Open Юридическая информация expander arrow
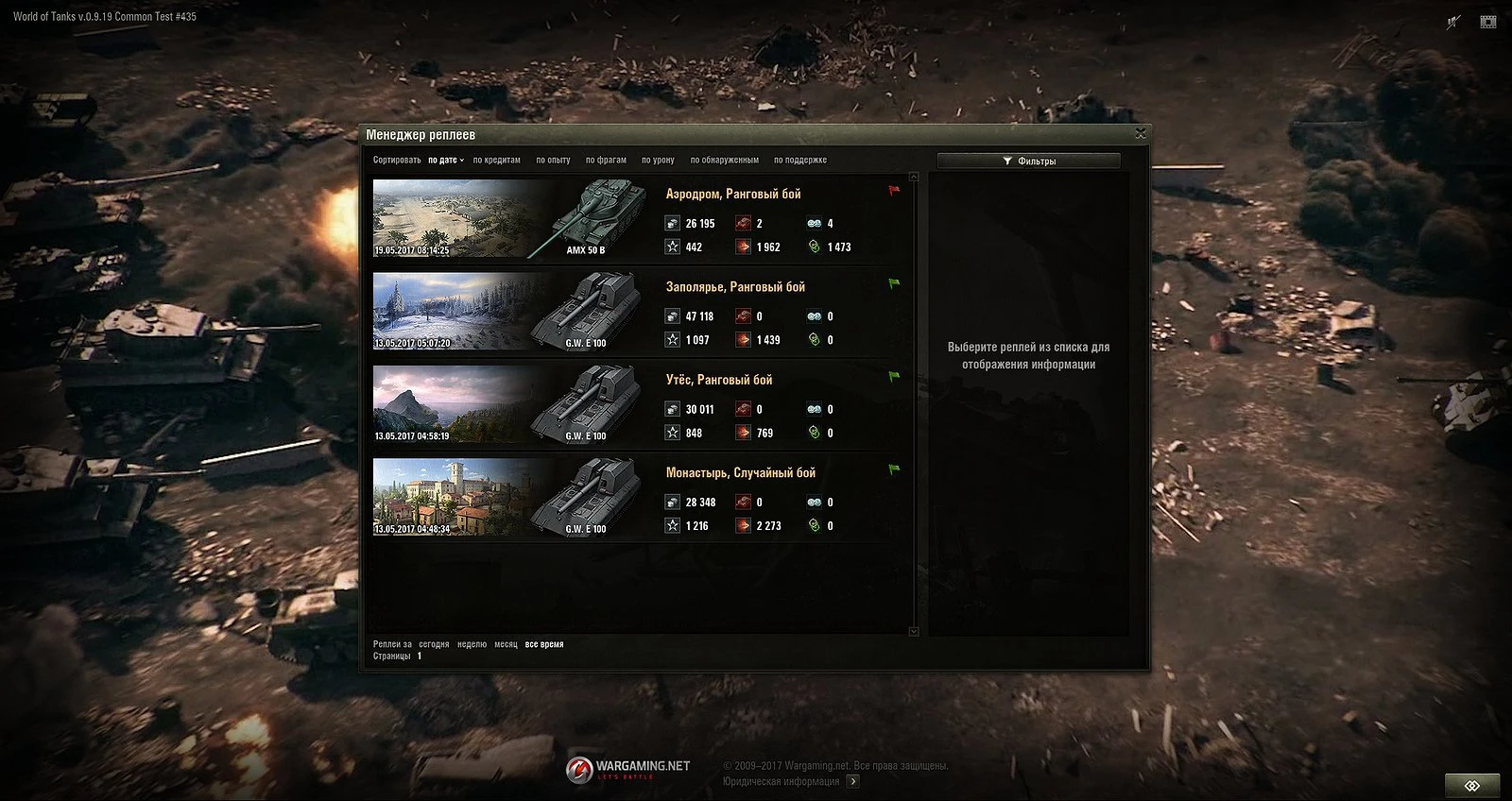This screenshot has width=1512, height=801. pos(852,781)
